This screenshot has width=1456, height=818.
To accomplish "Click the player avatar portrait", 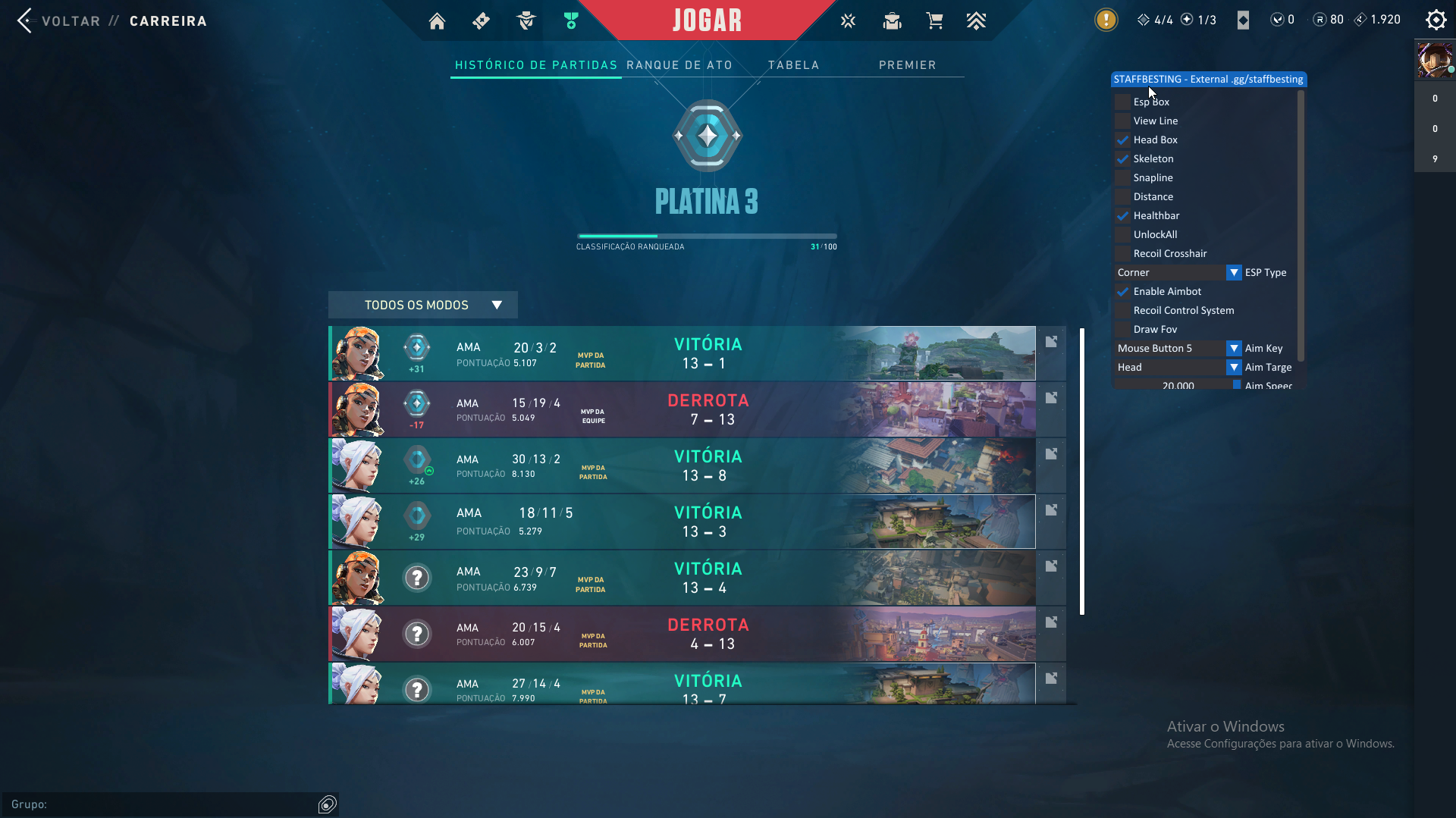I will coord(1435,60).
